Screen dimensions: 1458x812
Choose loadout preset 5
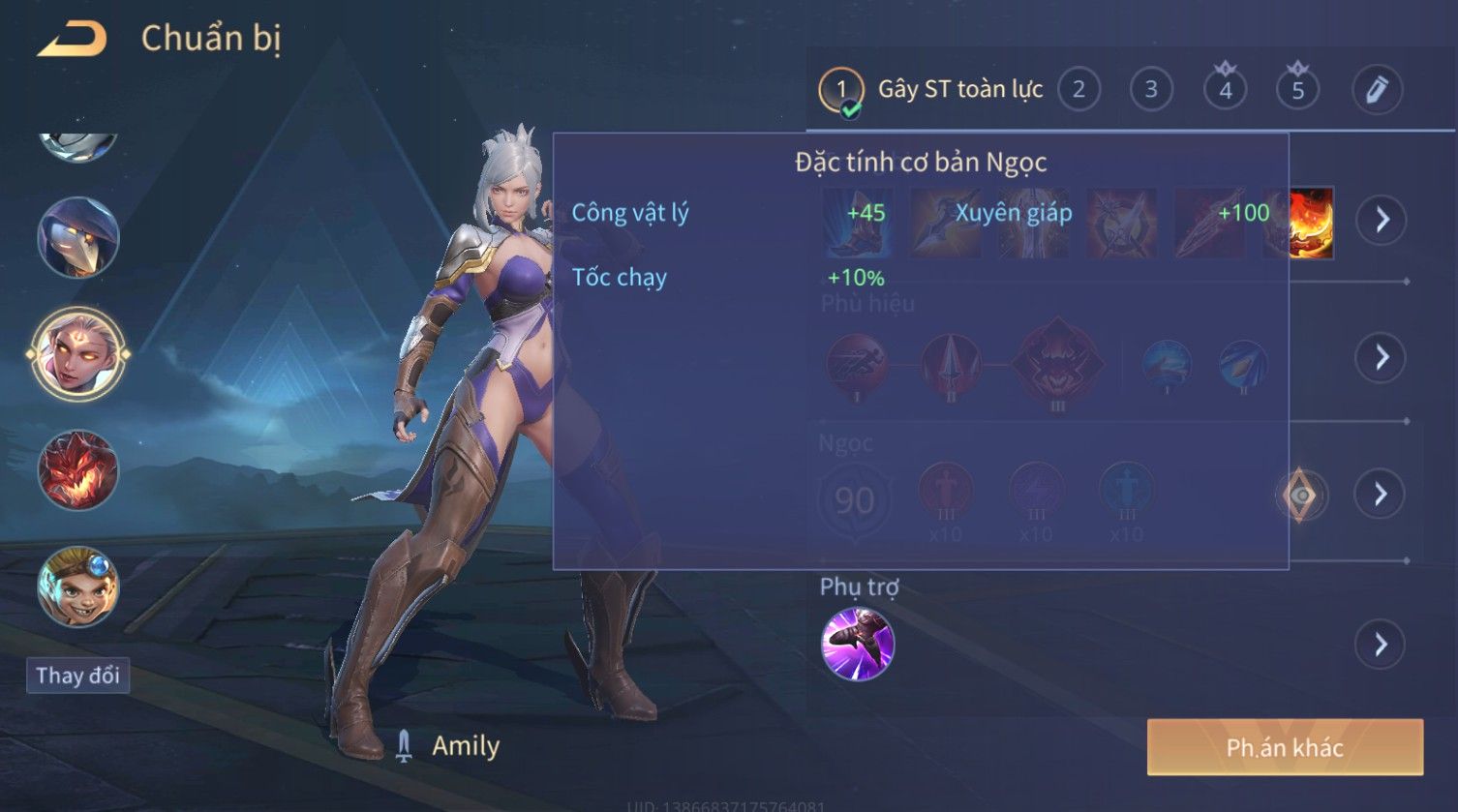pos(1297,90)
